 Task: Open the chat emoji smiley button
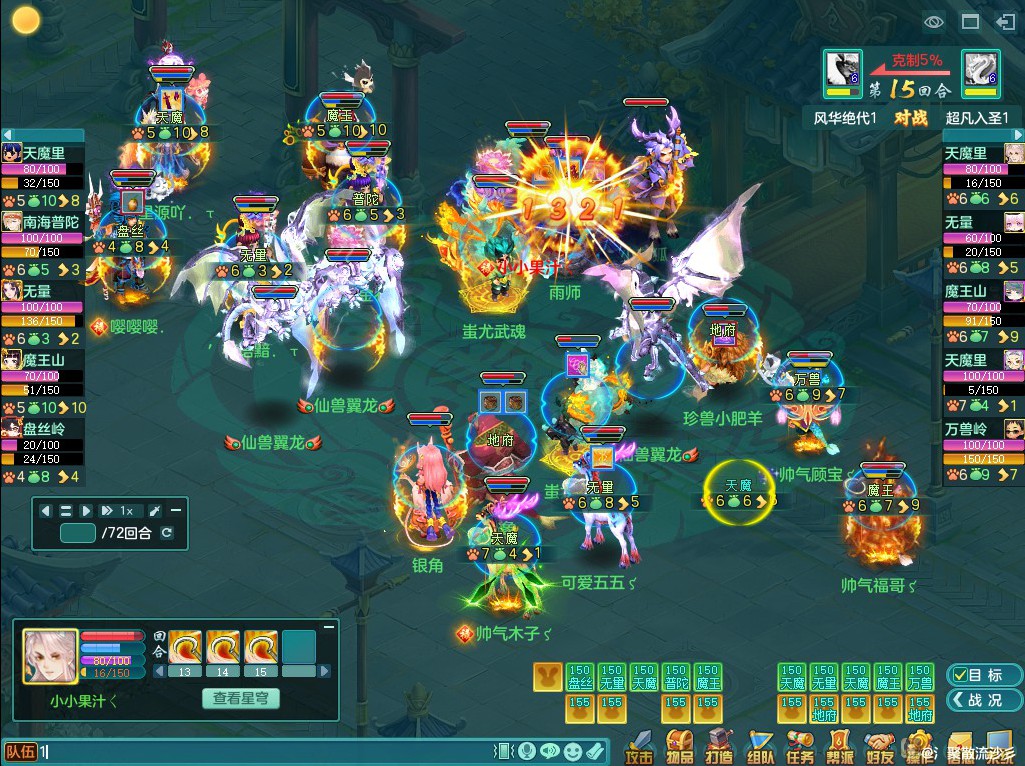click(572, 751)
